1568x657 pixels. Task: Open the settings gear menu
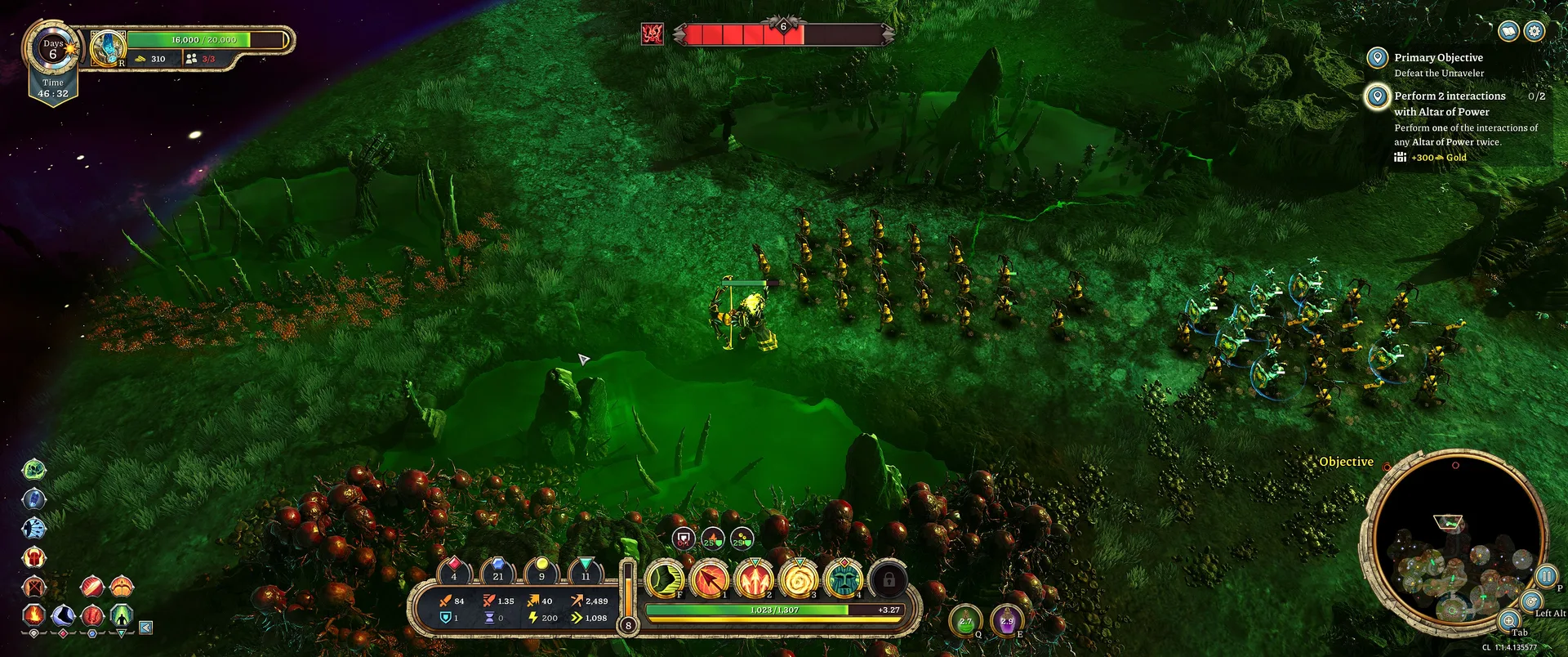point(1535,31)
